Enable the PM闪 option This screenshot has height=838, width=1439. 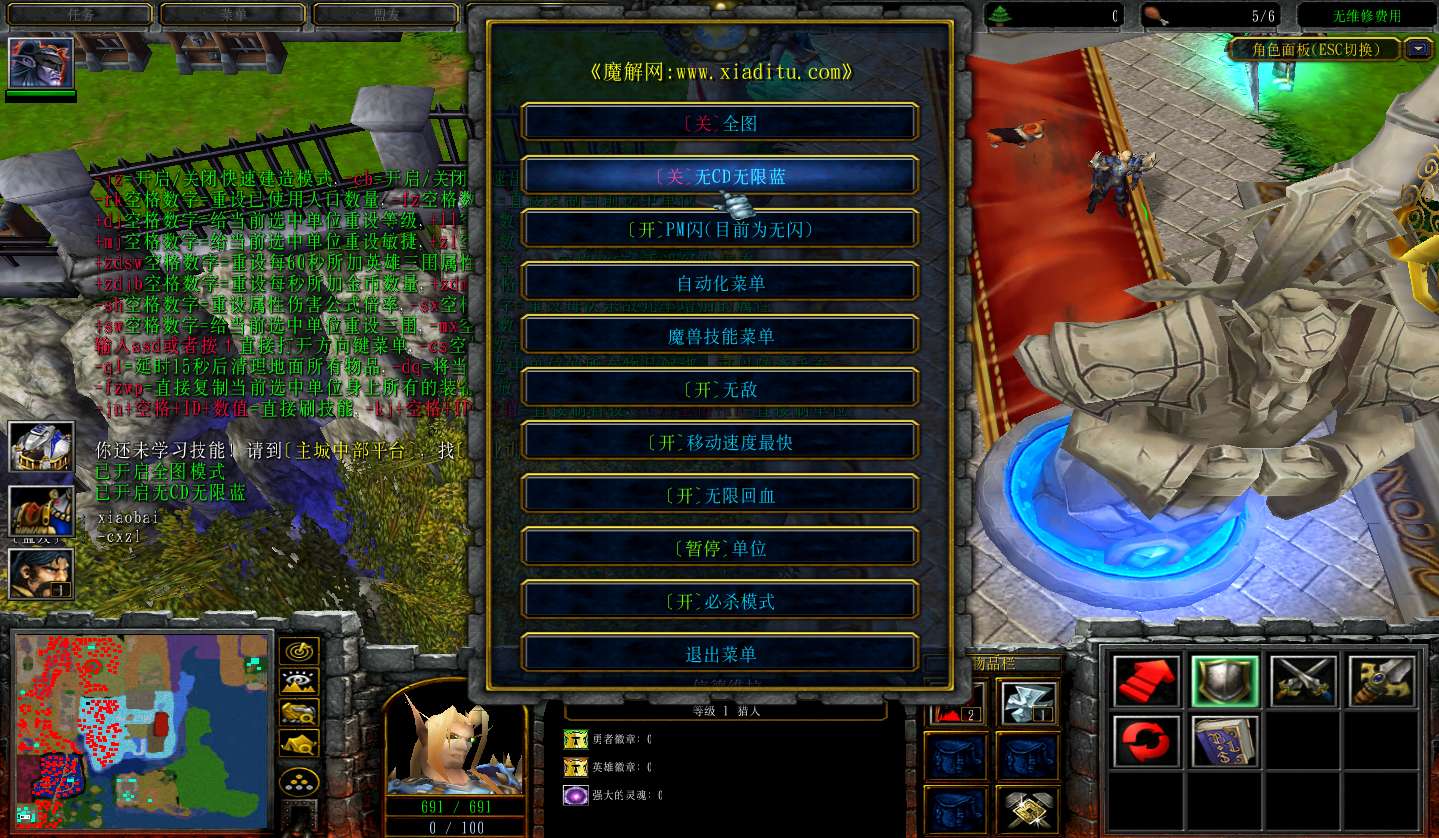pyautogui.click(x=719, y=229)
